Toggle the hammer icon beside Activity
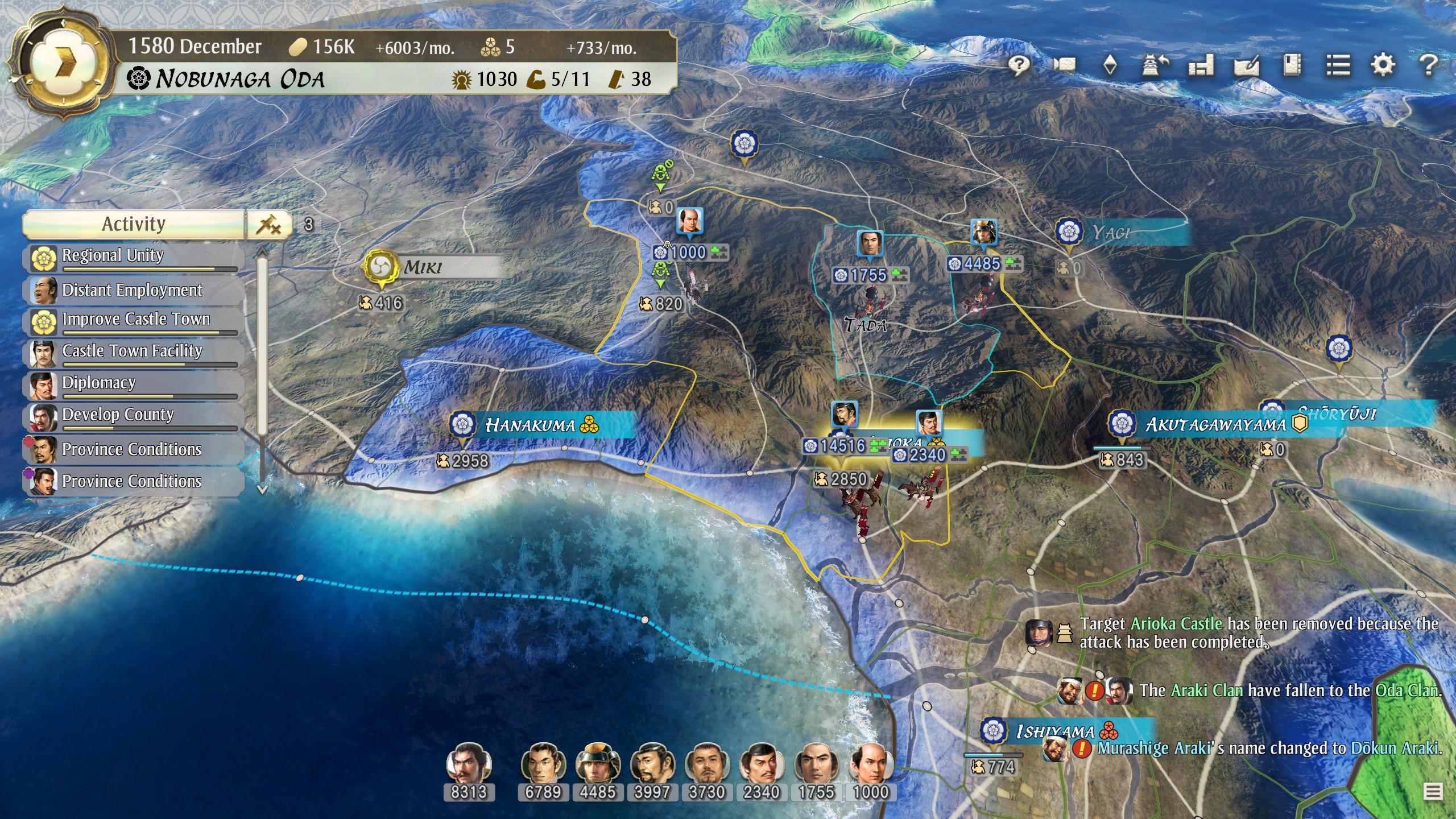 [x=268, y=225]
